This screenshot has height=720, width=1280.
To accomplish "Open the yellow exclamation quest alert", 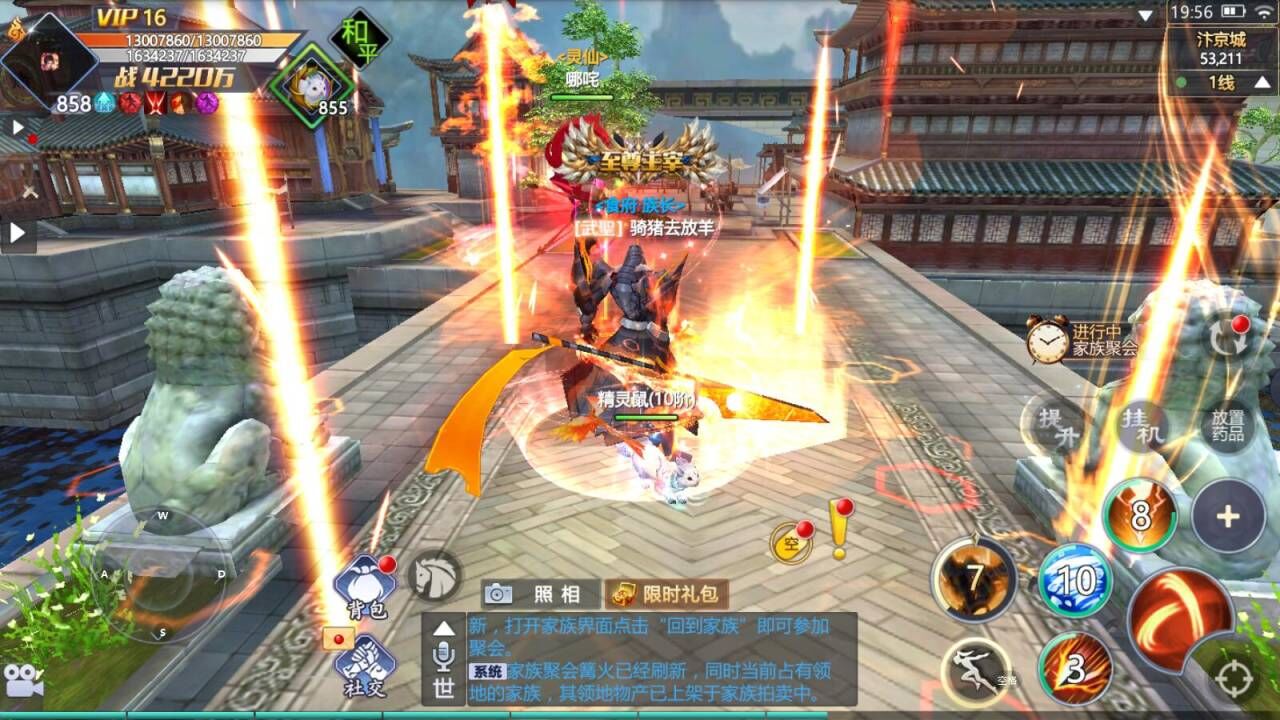I will tap(838, 532).
